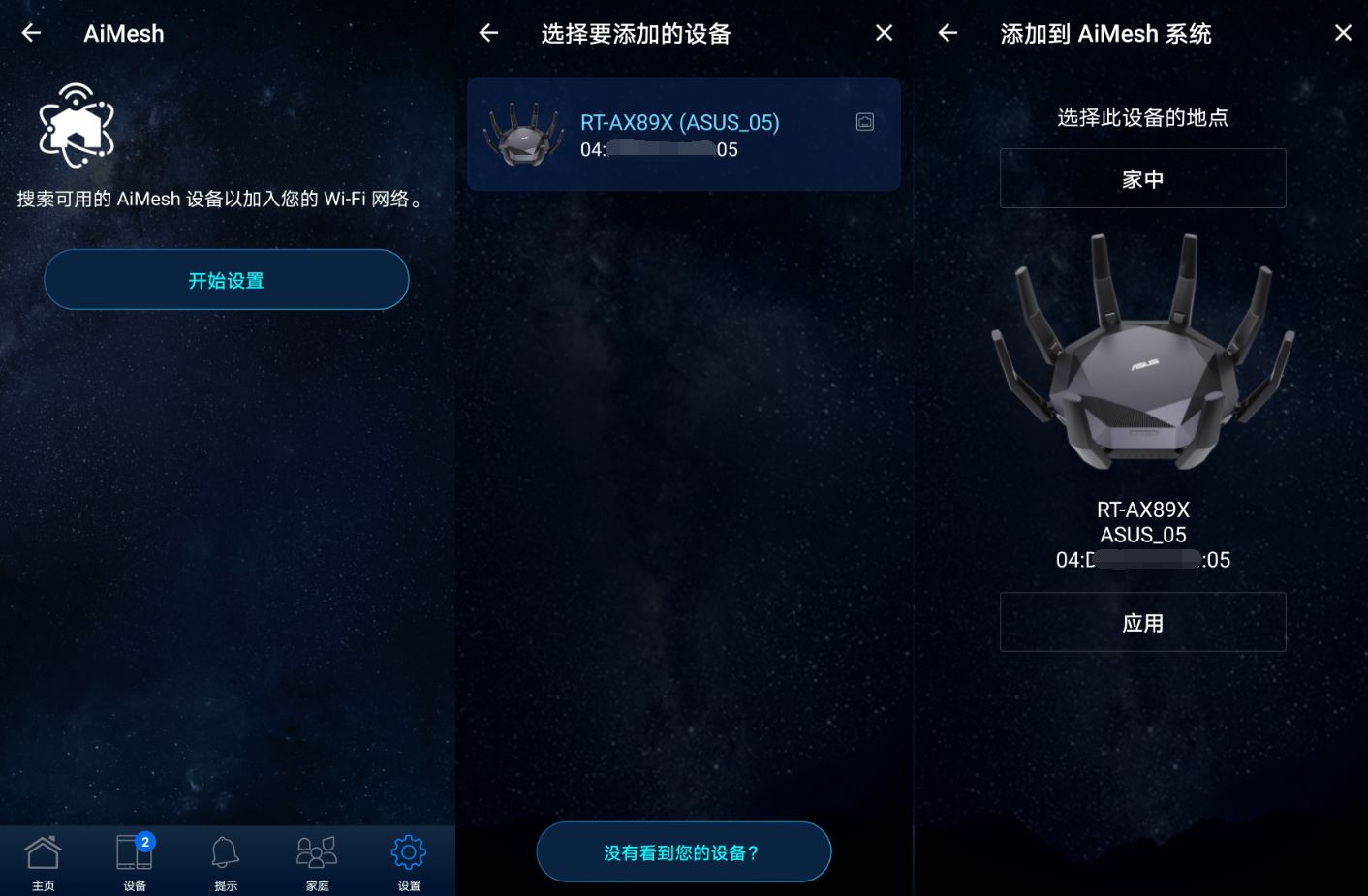Open the 设备 devices tab
This screenshot has width=1368, height=896.
pyautogui.click(x=135, y=862)
